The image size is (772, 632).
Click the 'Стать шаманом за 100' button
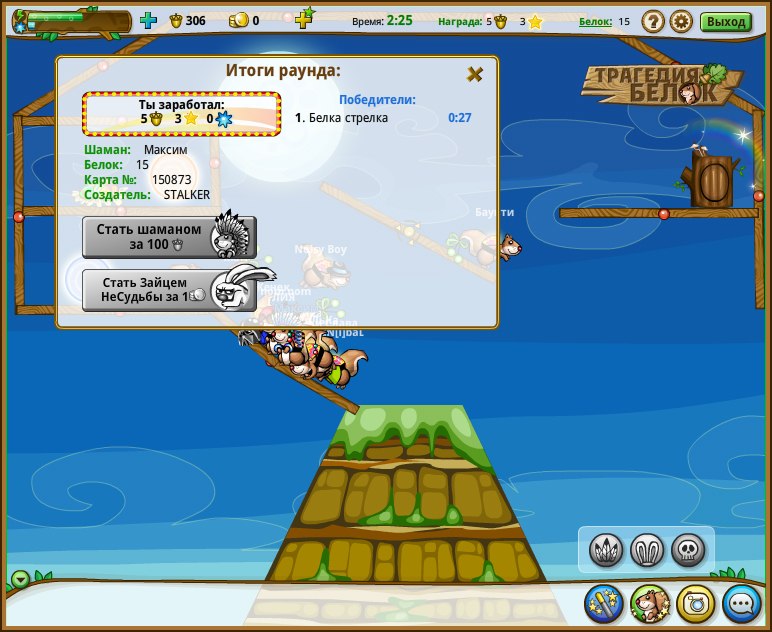tap(168, 236)
